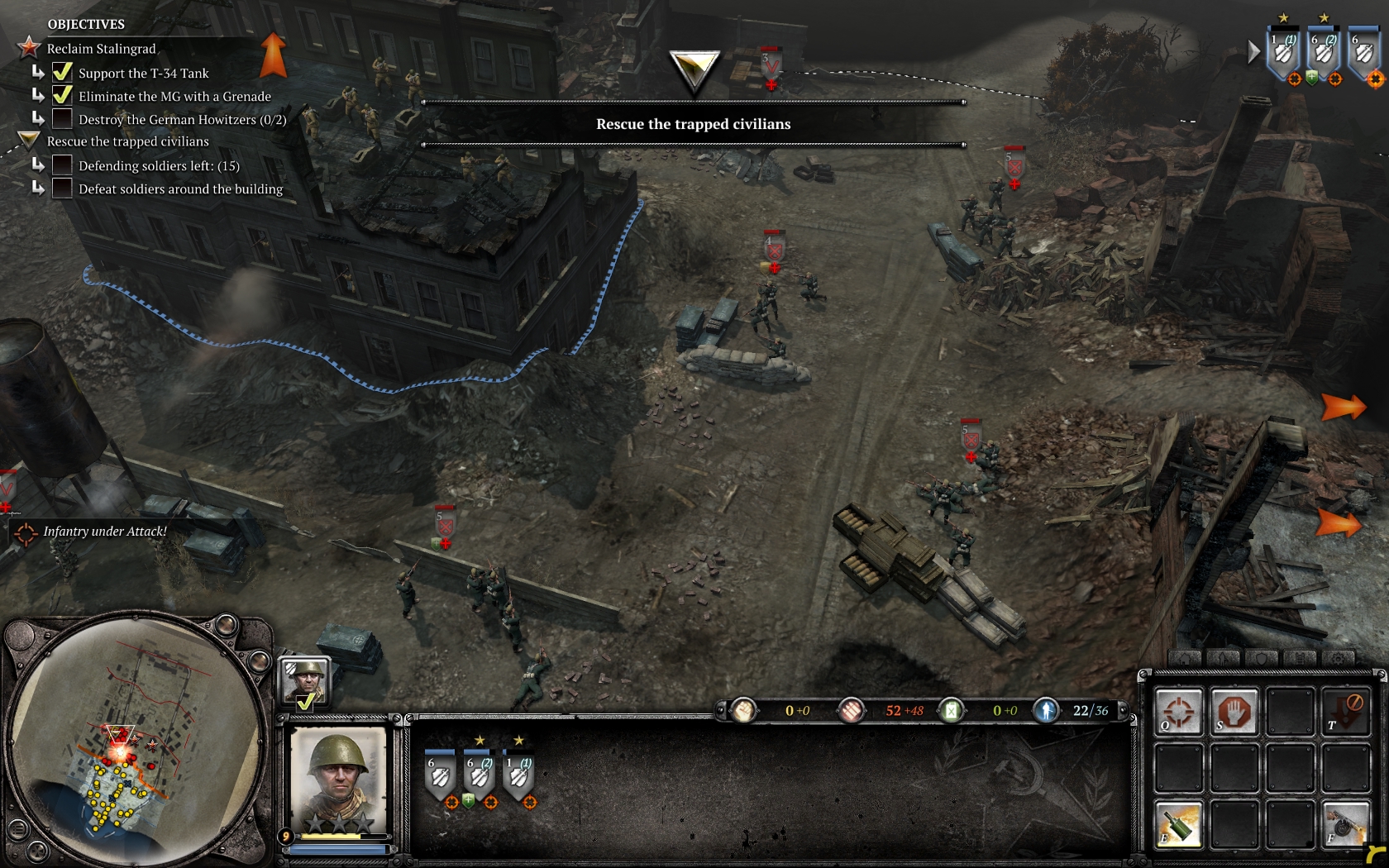Click the 'Infantry under Attack!' alert

coord(104,532)
